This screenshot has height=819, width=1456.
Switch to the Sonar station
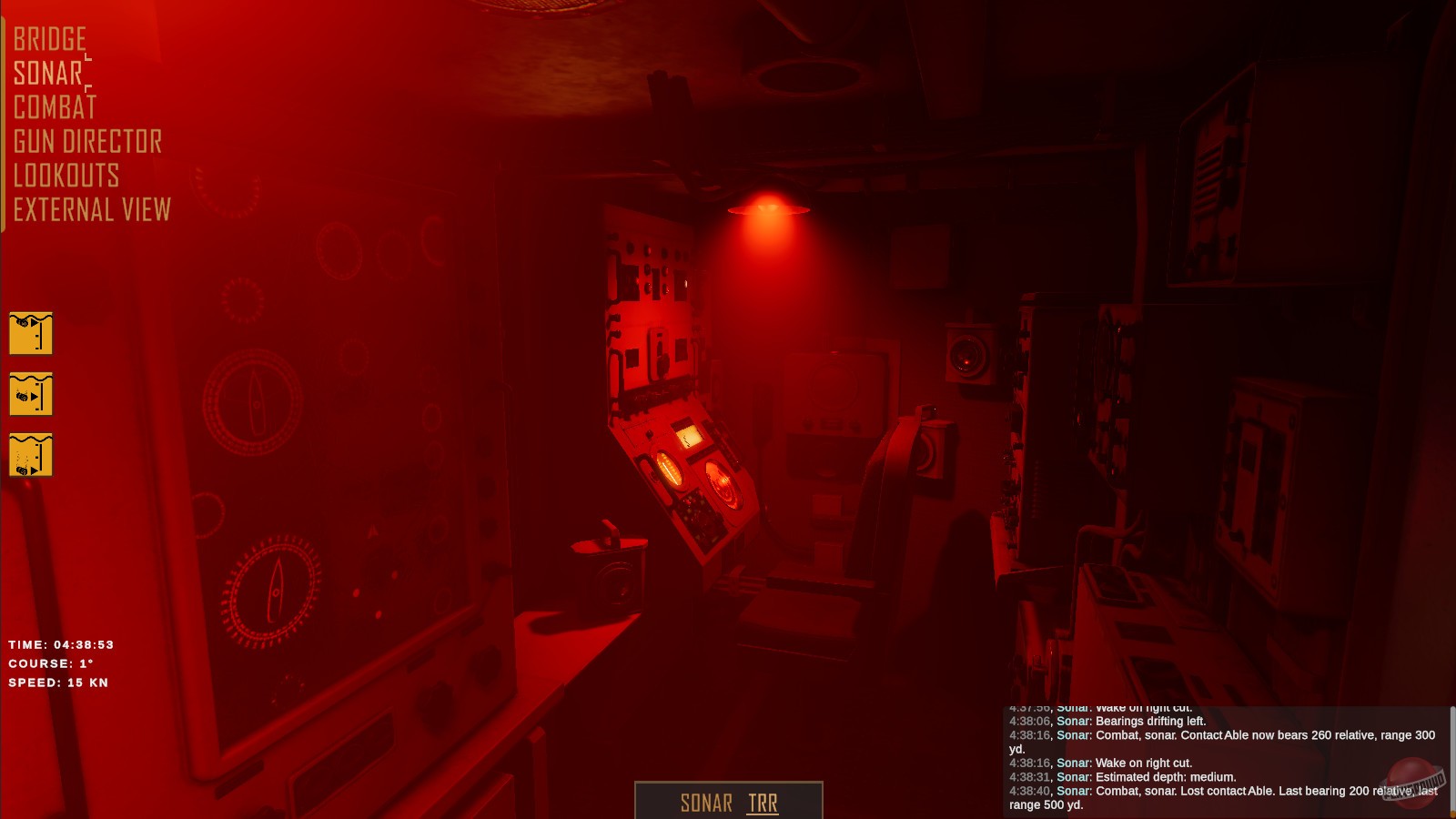[45, 74]
